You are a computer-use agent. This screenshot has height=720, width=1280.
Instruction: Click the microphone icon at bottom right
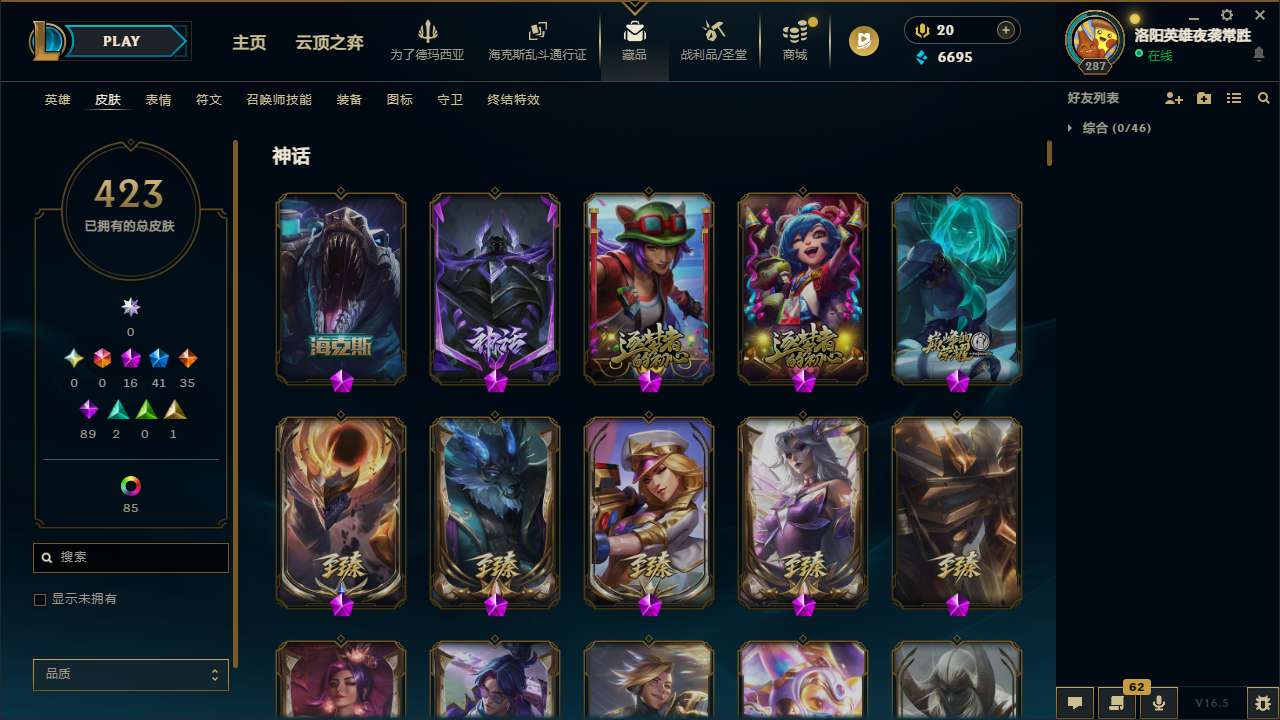tap(1159, 702)
